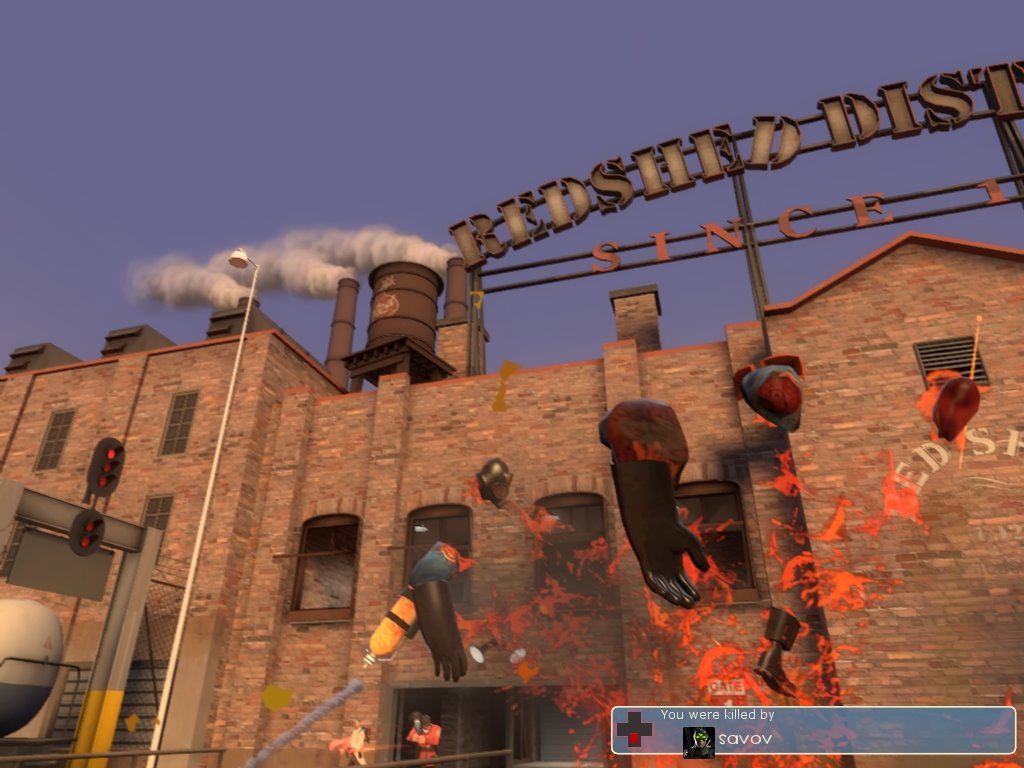Click savov's player avatar

[x=698, y=742]
